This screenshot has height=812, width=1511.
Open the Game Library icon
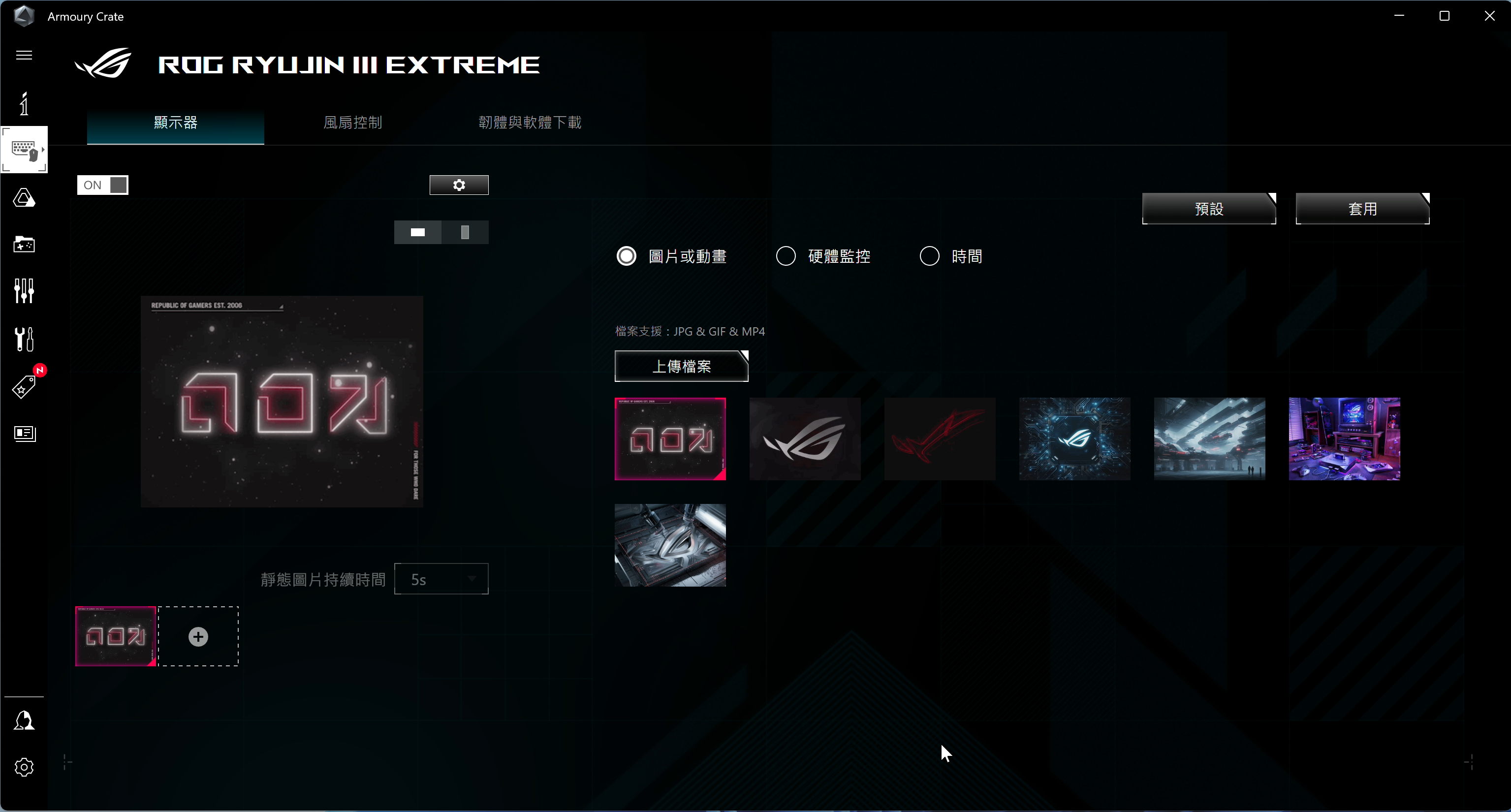[x=24, y=245]
